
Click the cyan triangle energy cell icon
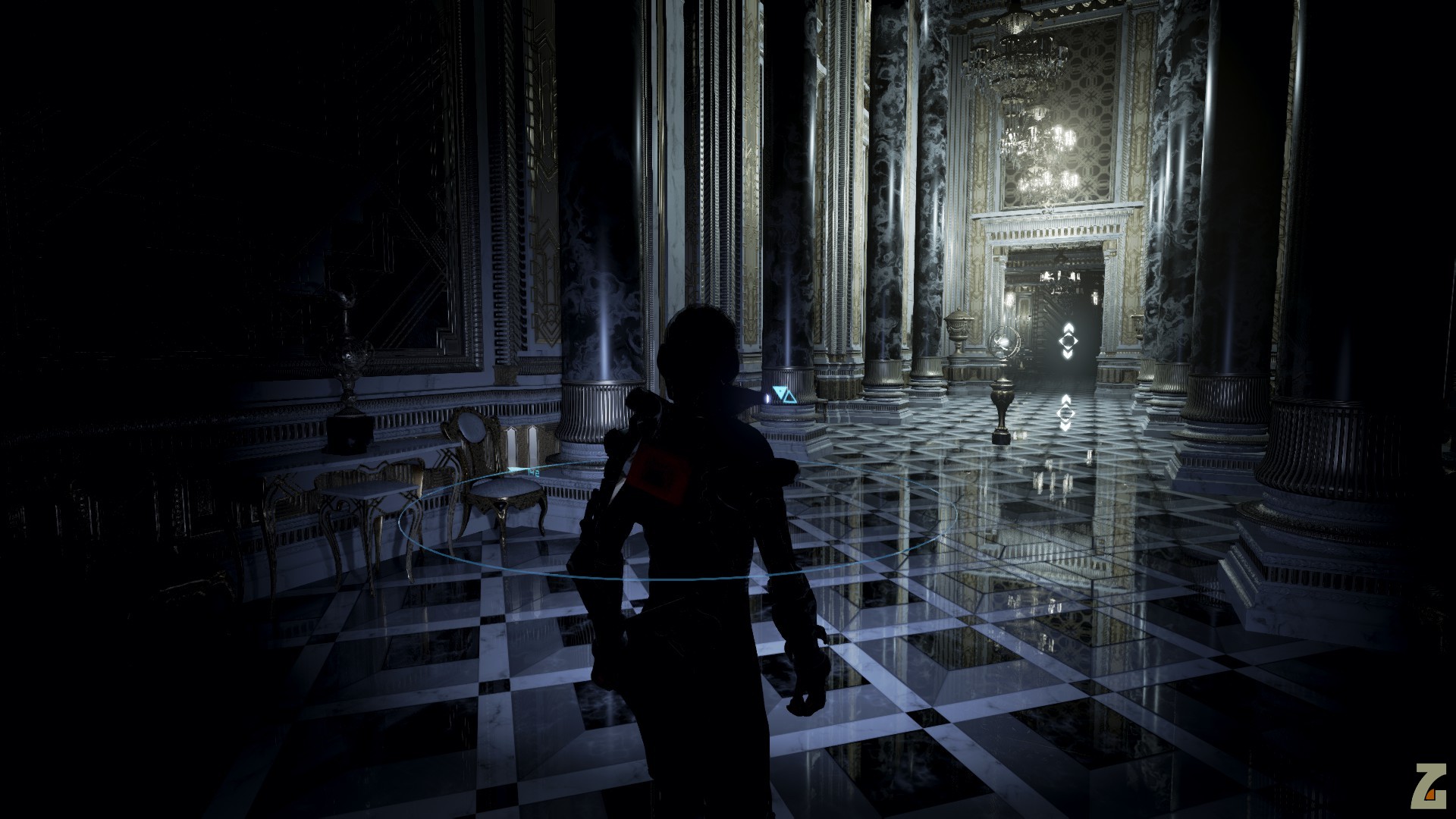pyautogui.click(x=780, y=394)
